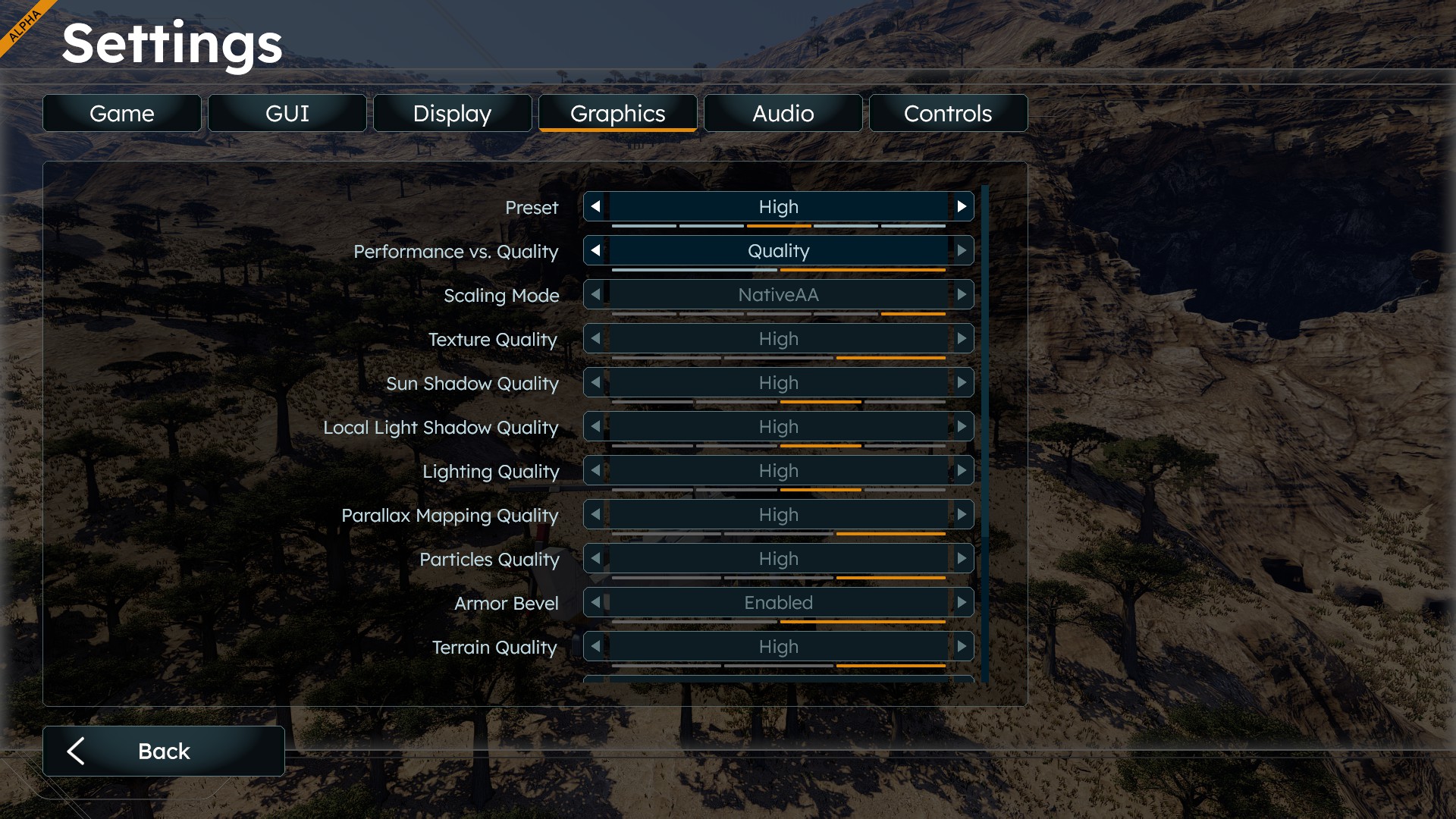Increase Sun Shadow Quality with right arrow
The height and width of the screenshot is (819, 1456).
coord(962,382)
